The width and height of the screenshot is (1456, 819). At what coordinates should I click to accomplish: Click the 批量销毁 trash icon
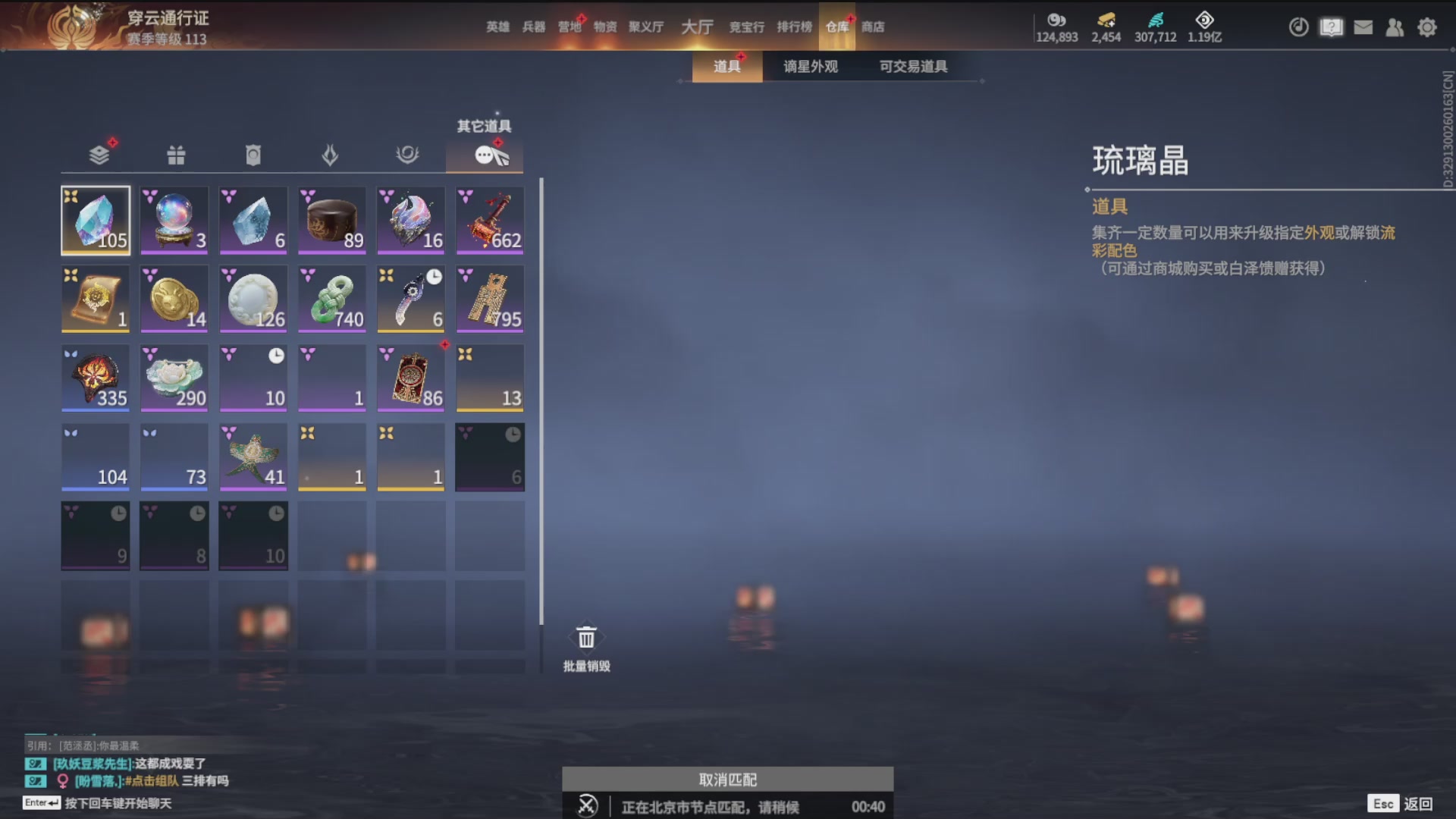click(x=585, y=638)
